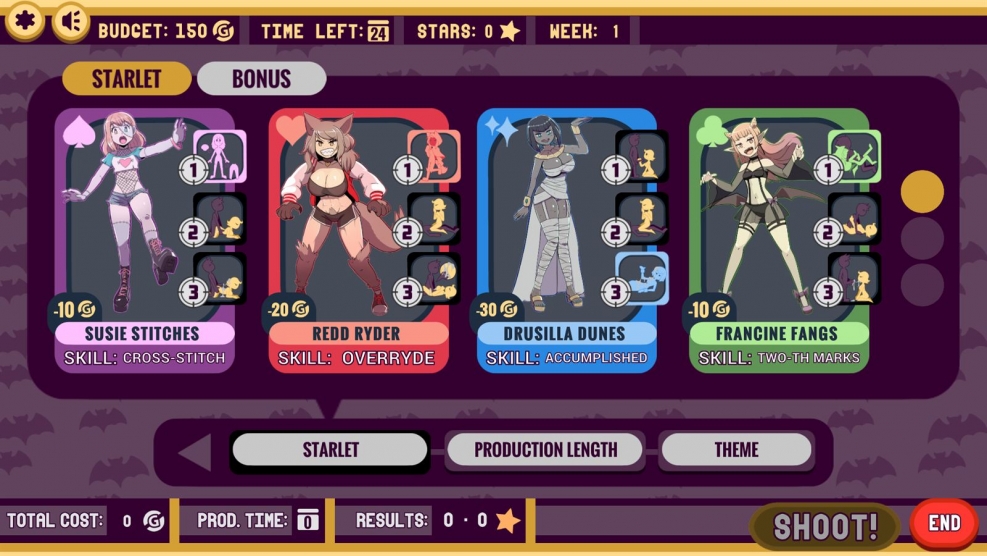Choose the Susie Stitches card
The width and height of the screenshot is (987, 556).
point(144,240)
